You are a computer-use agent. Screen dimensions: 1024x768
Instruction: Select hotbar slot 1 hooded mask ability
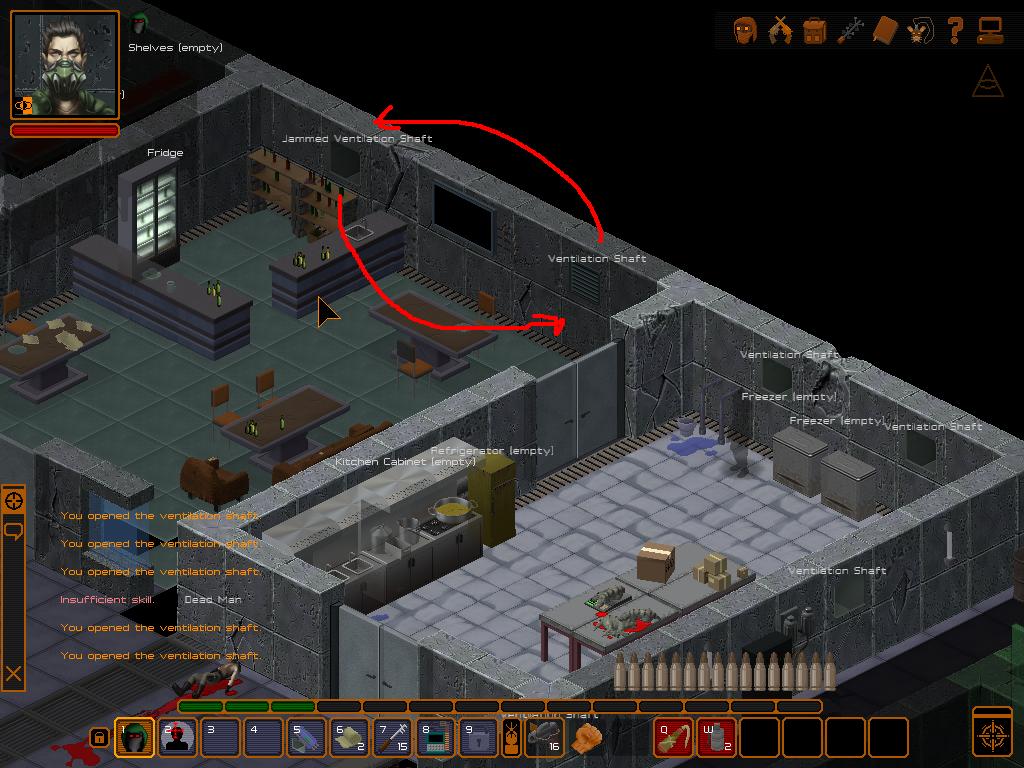coord(135,738)
